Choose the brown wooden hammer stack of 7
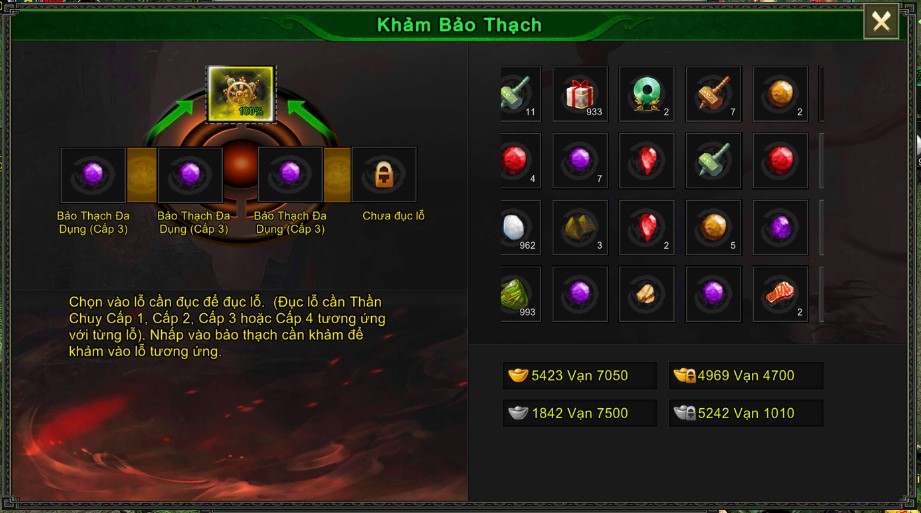Viewport: 921px width, 513px height. pos(713,94)
